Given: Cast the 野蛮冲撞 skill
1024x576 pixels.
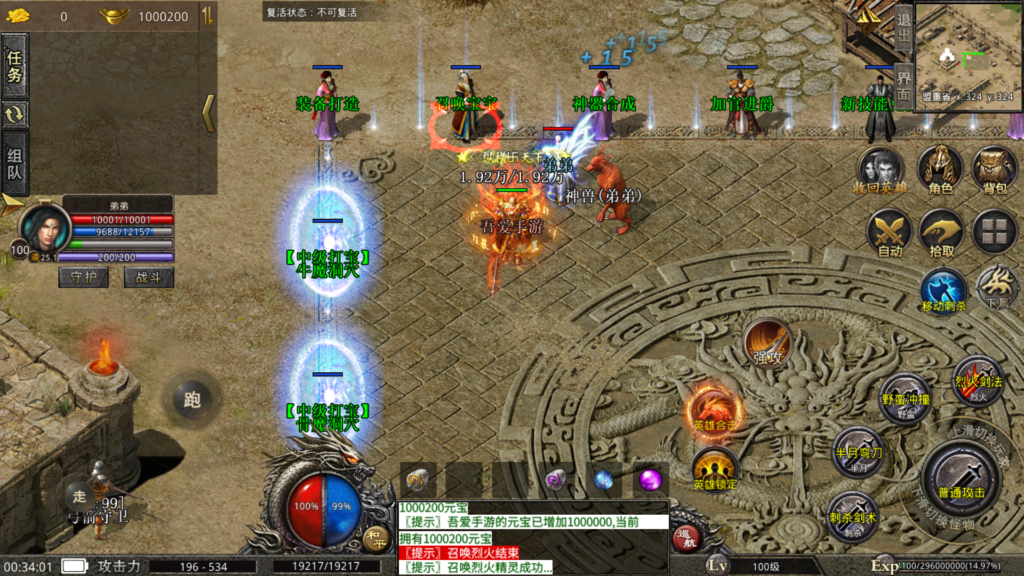Looking at the screenshot, I should pyautogui.click(x=904, y=397).
